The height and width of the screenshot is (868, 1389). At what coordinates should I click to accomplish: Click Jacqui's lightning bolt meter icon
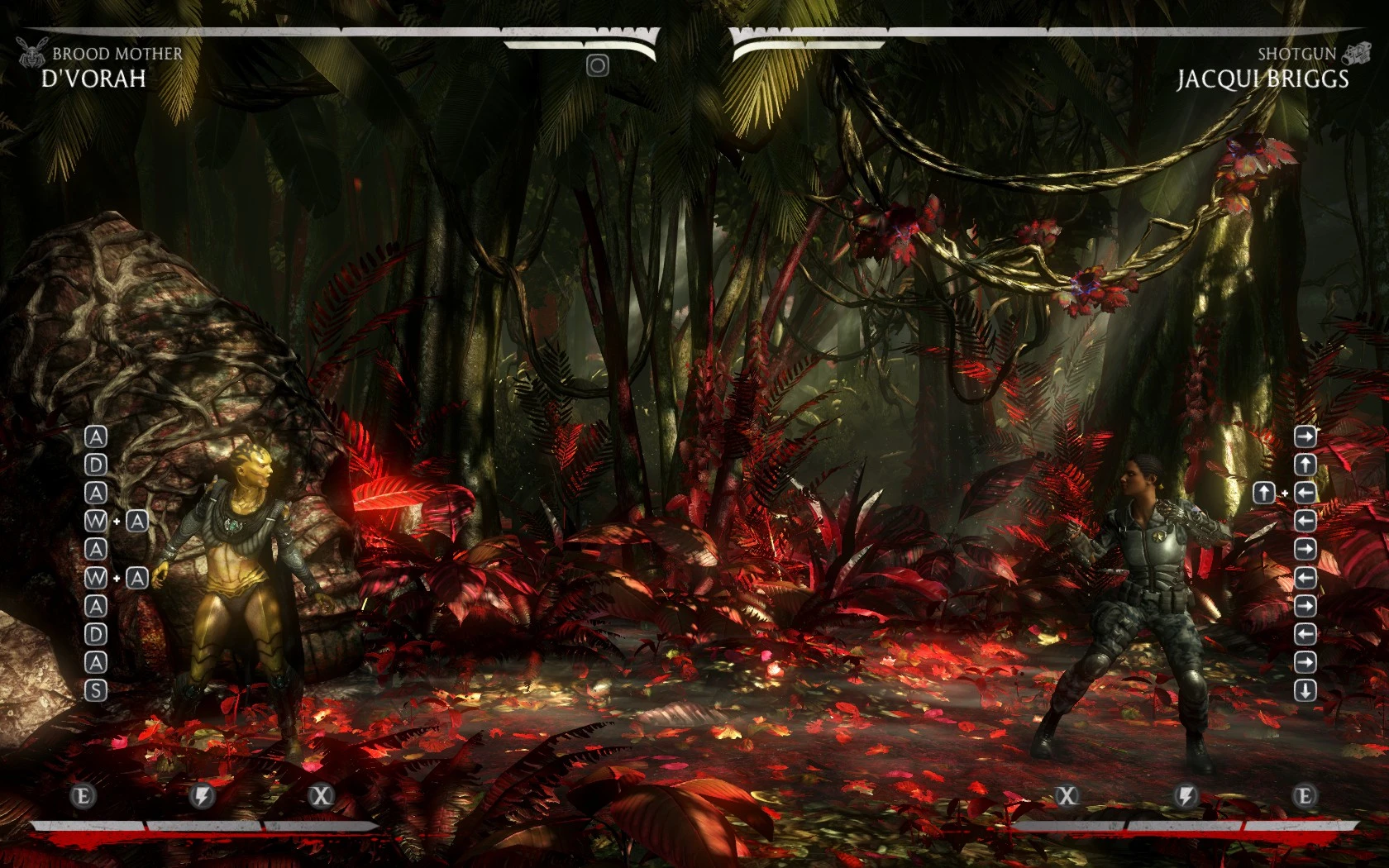tap(1186, 796)
